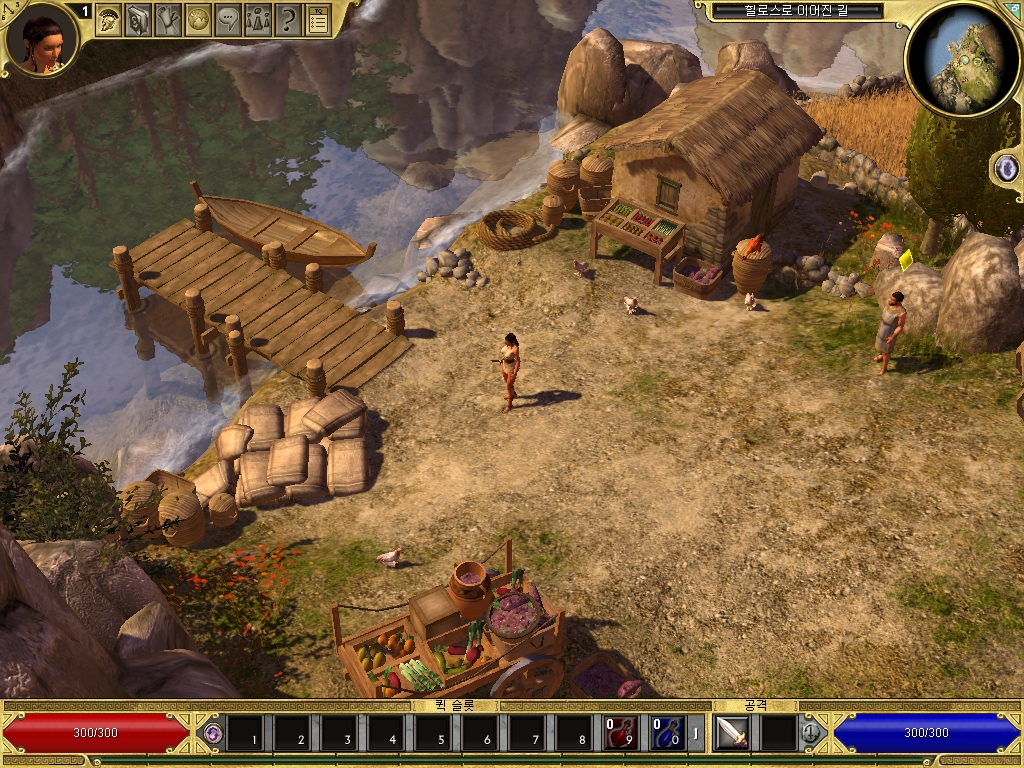Use the blue mana potion slot
Viewport: 1024px width, 768px height.
(x=667, y=733)
